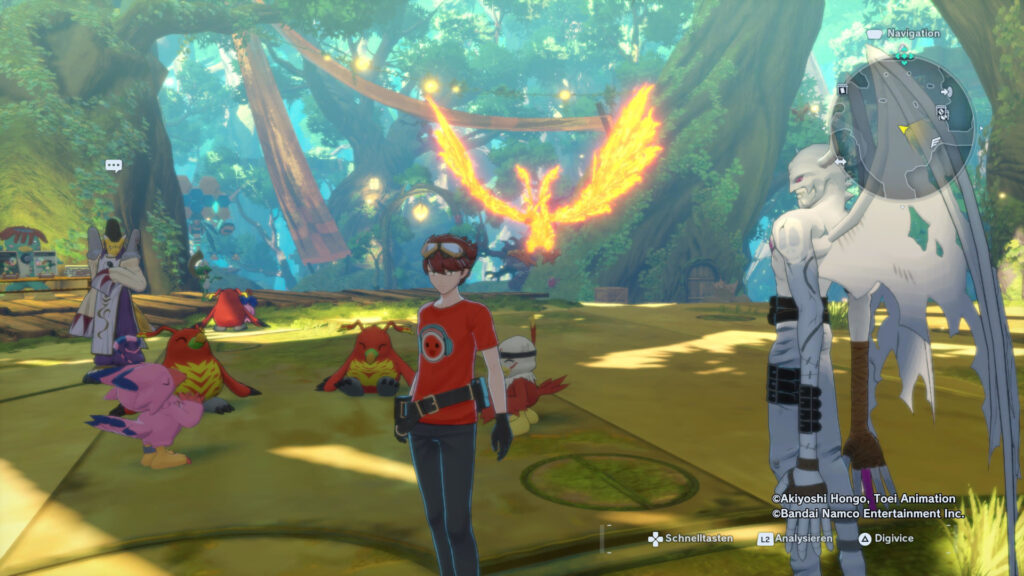Click the yellow player arrow on the minimap
The image size is (1024, 576).
pos(904,129)
